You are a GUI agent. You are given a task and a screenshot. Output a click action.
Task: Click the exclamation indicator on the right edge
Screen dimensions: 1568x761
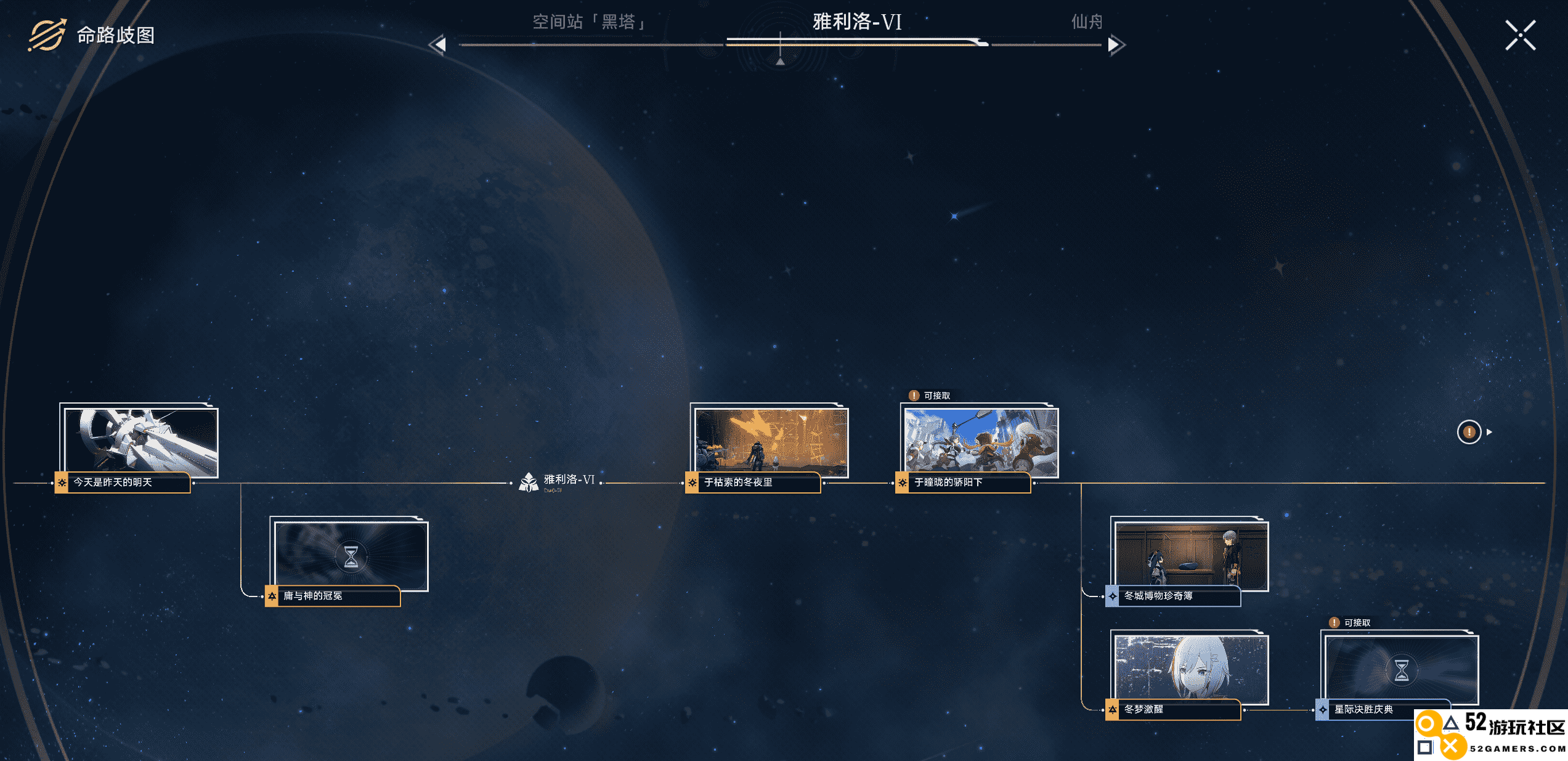click(x=1470, y=433)
